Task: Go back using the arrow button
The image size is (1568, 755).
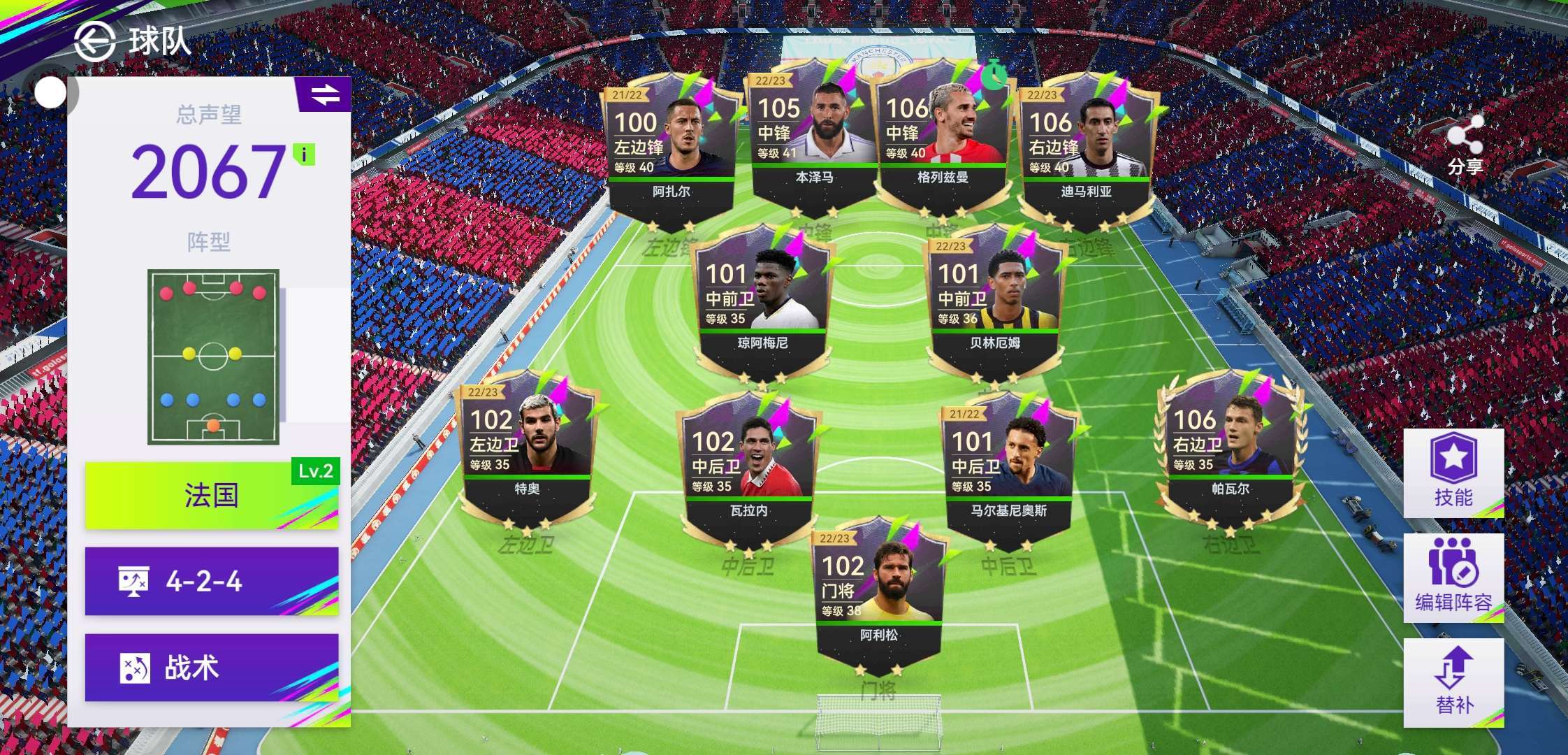Action: point(95,41)
